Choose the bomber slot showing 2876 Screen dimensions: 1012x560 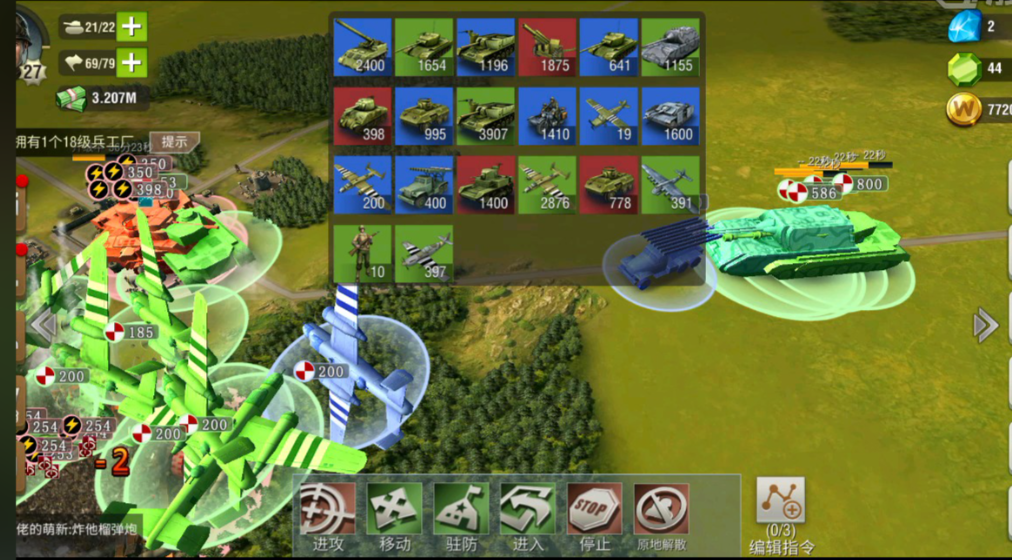[x=547, y=184]
